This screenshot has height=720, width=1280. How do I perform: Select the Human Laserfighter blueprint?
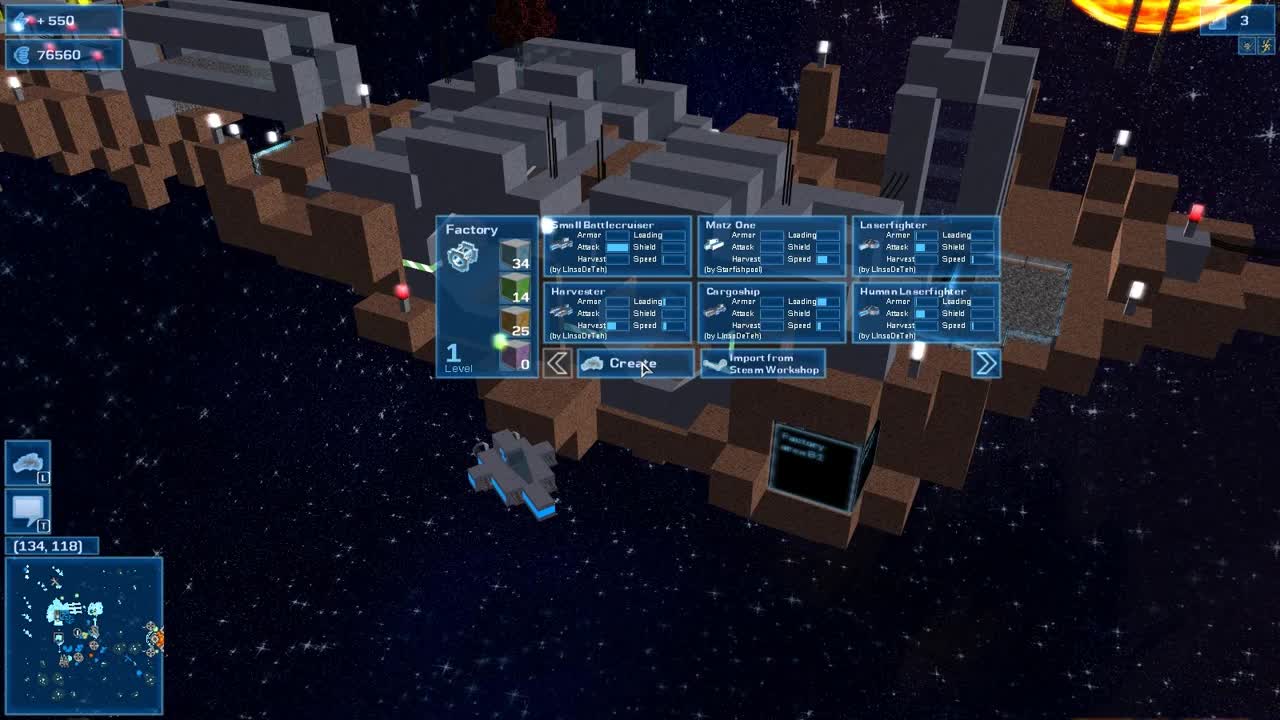[x=926, y=312]
